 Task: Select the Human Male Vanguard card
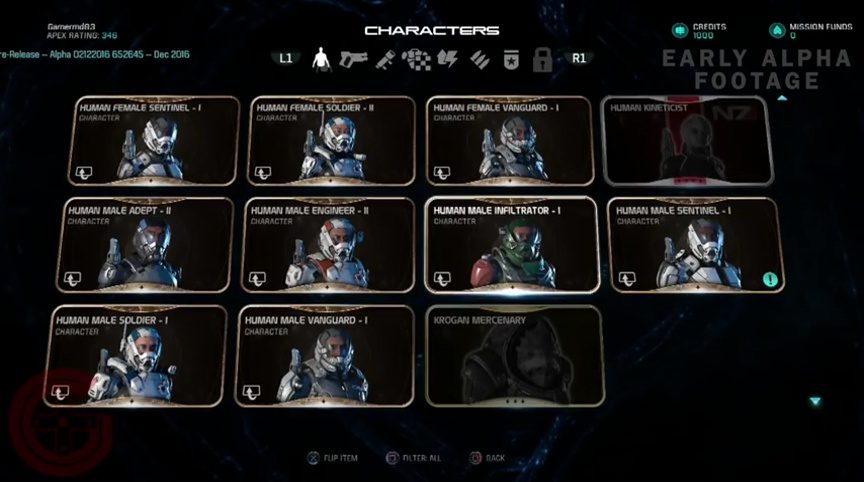pos(324,355)
